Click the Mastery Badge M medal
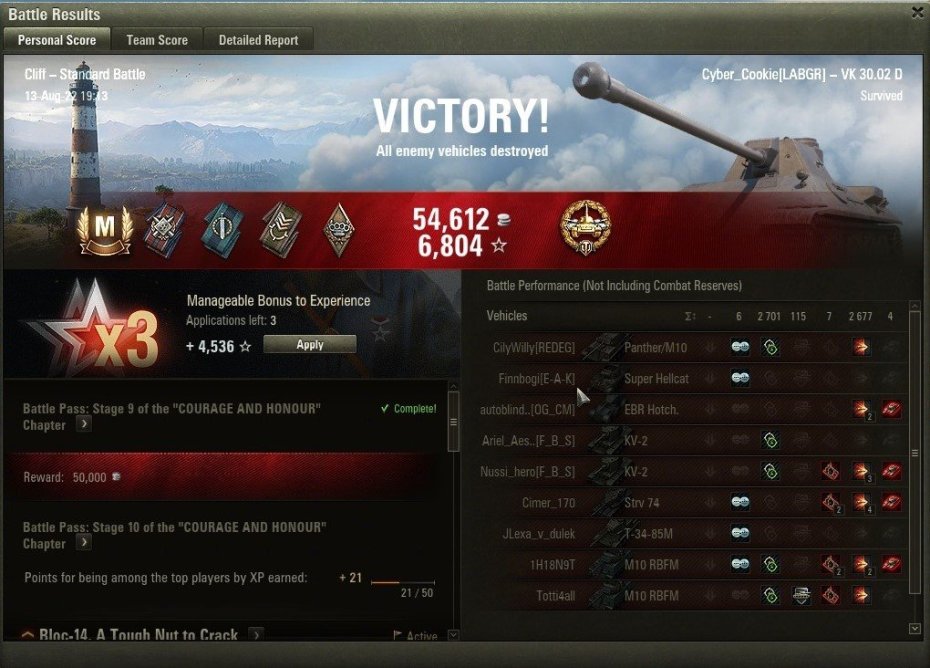The image size is (930, 668). [104, 229]
